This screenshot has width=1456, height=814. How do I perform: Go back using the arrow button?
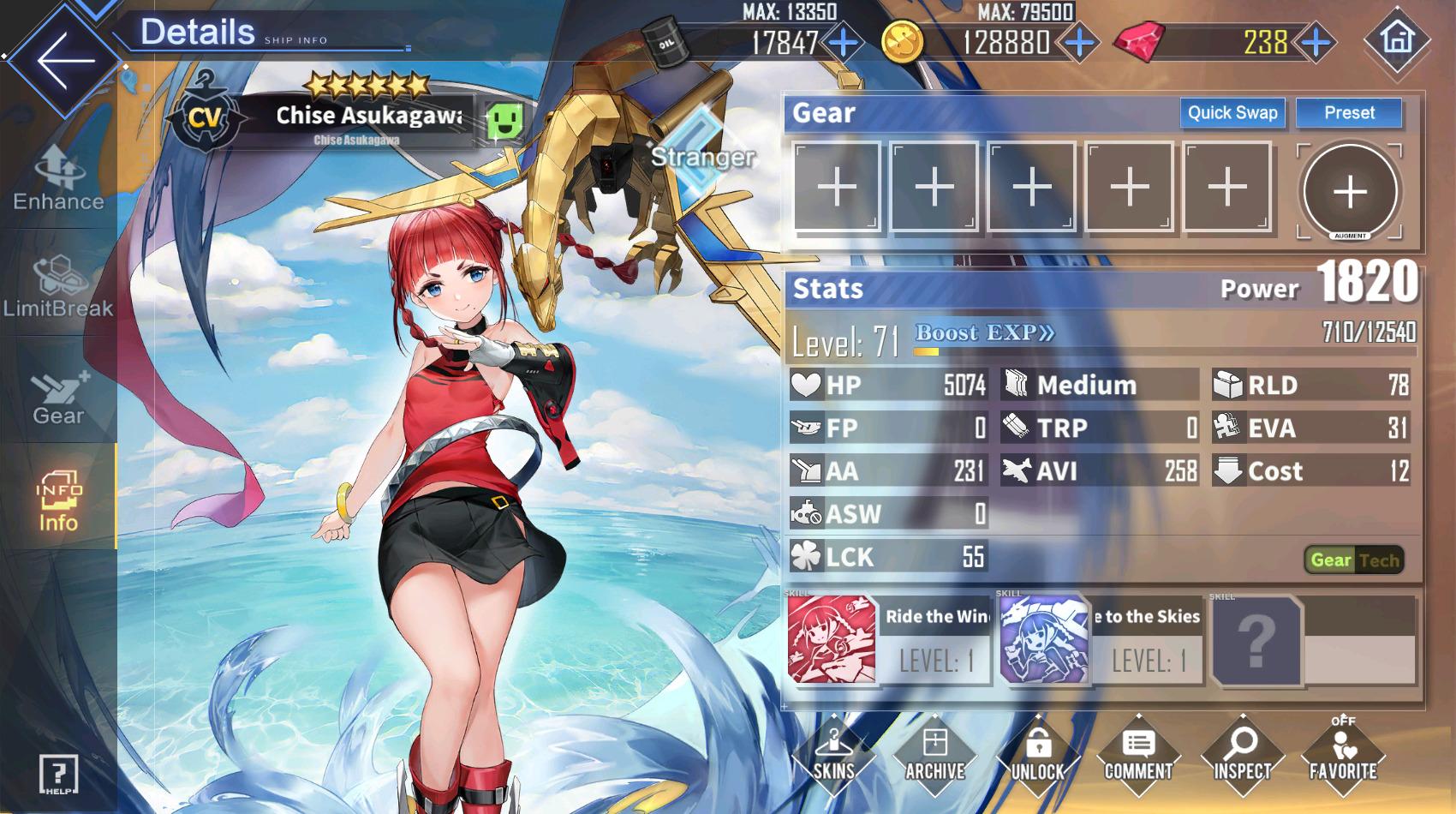pos(64,60)
